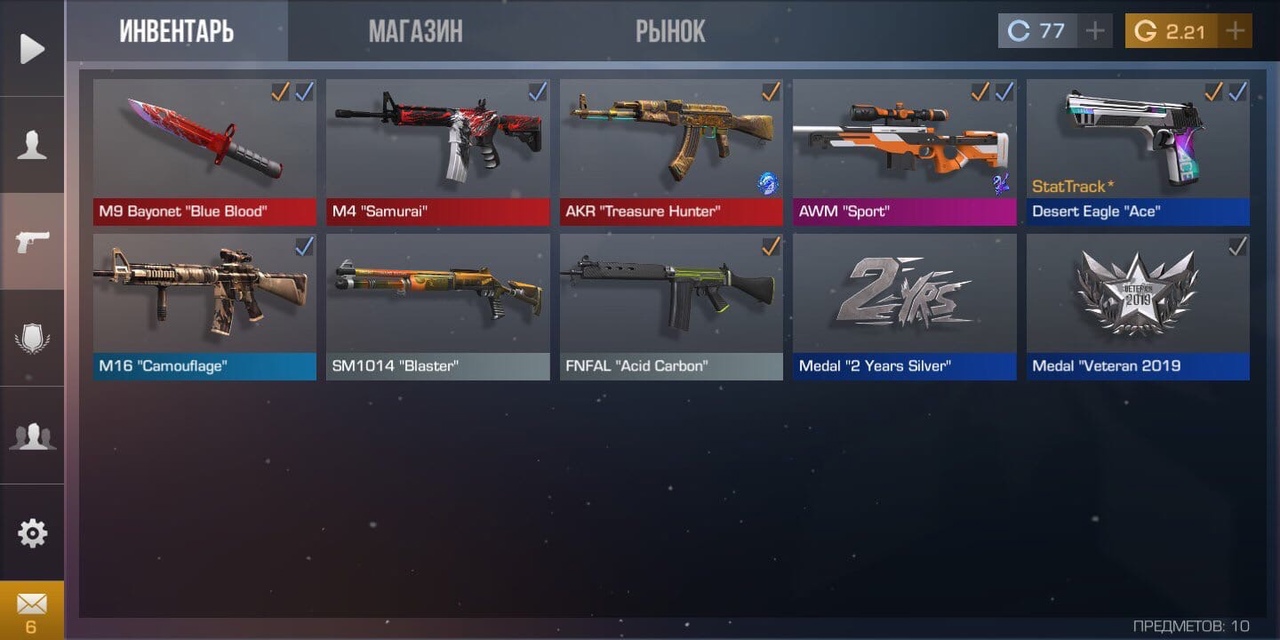Open the Рынок tab
Image resolution: width=1280 pixels, height=640 pixels.
(x=670, y=31)
